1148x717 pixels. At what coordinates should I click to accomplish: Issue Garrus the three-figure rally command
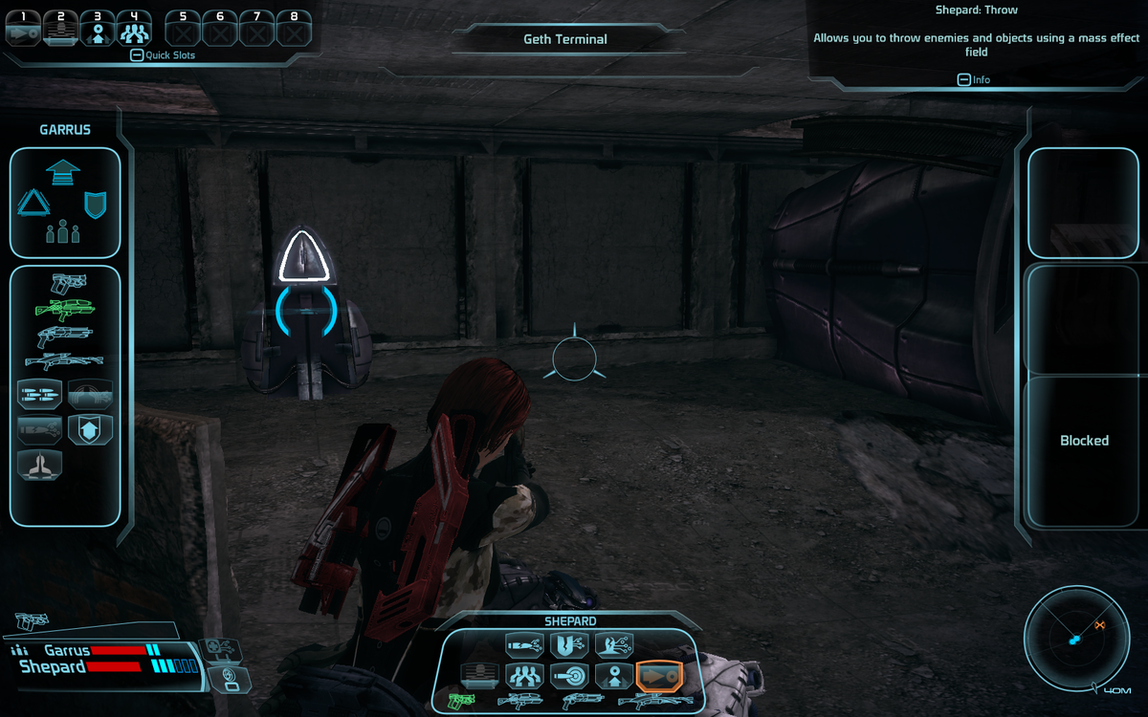[63, 232]
